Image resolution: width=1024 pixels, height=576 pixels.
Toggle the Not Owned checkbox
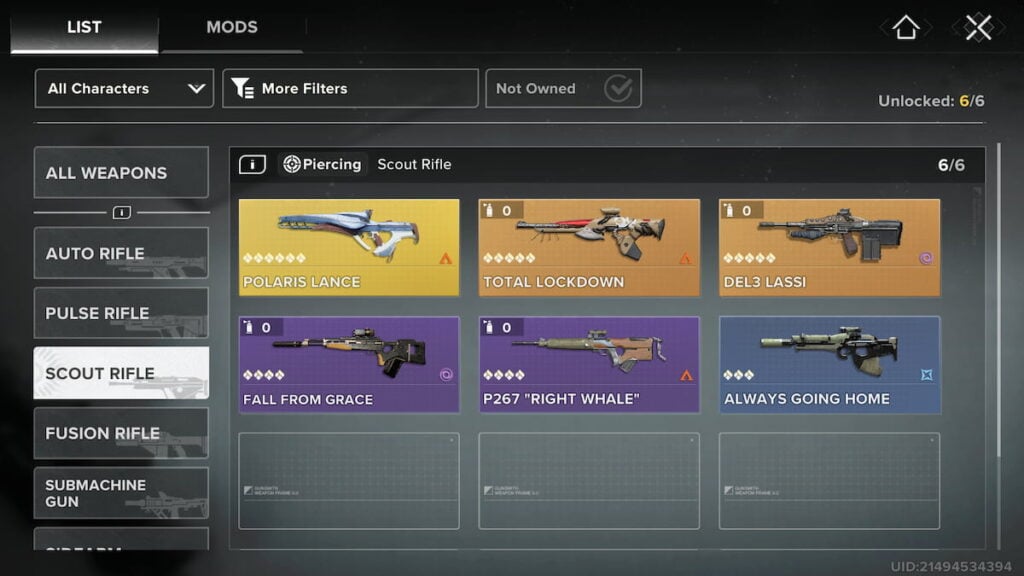[x=619, y=89]
